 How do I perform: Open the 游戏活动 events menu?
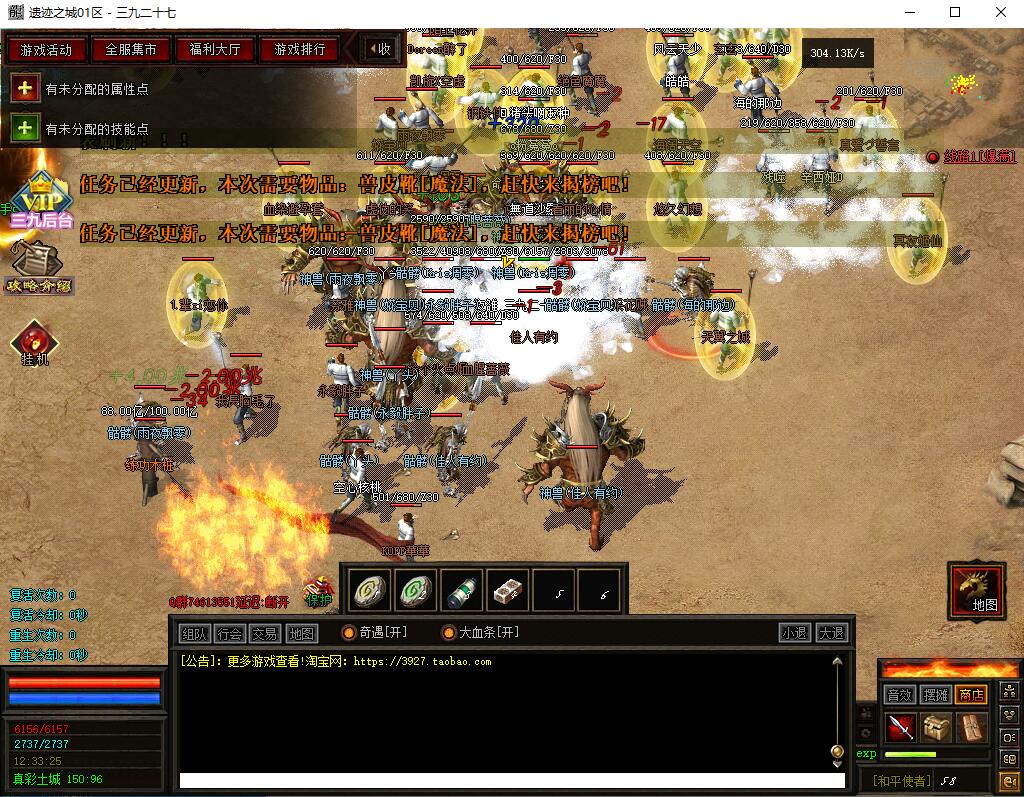(x=46, y=49)
